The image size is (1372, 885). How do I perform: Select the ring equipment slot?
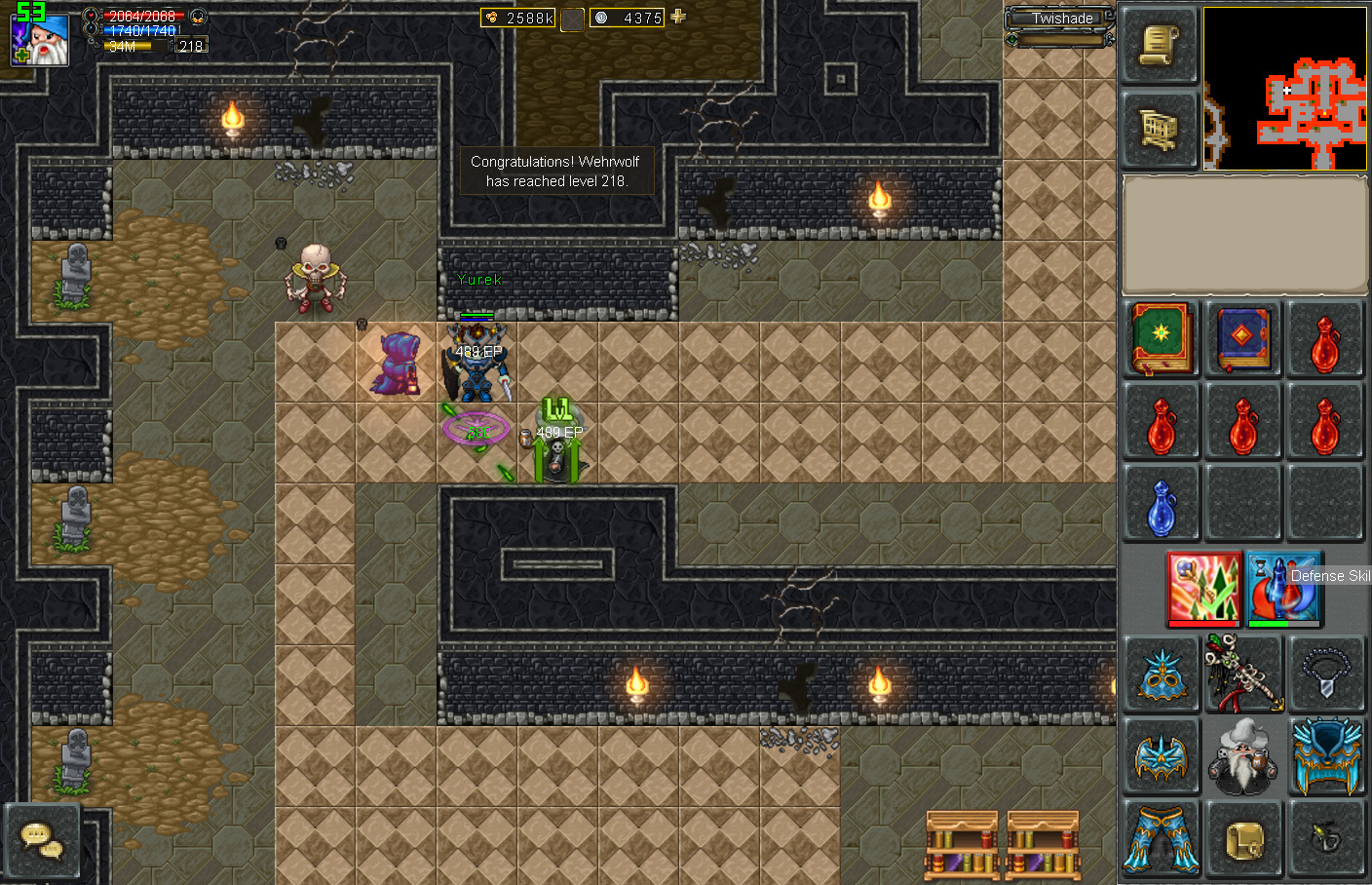pyautogui.click(x=1325, y=838)
